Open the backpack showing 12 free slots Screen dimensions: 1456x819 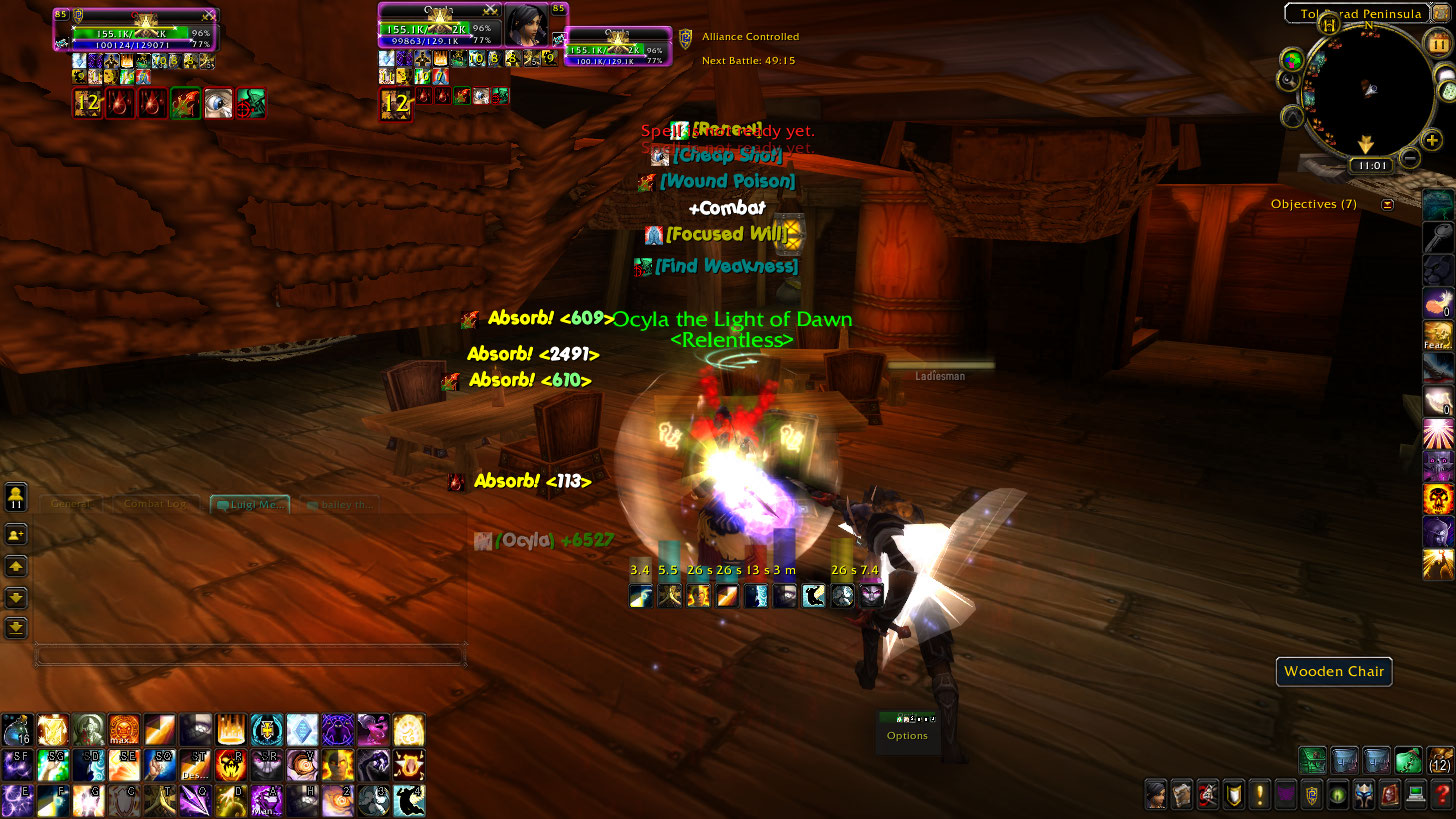[1440, 760]
